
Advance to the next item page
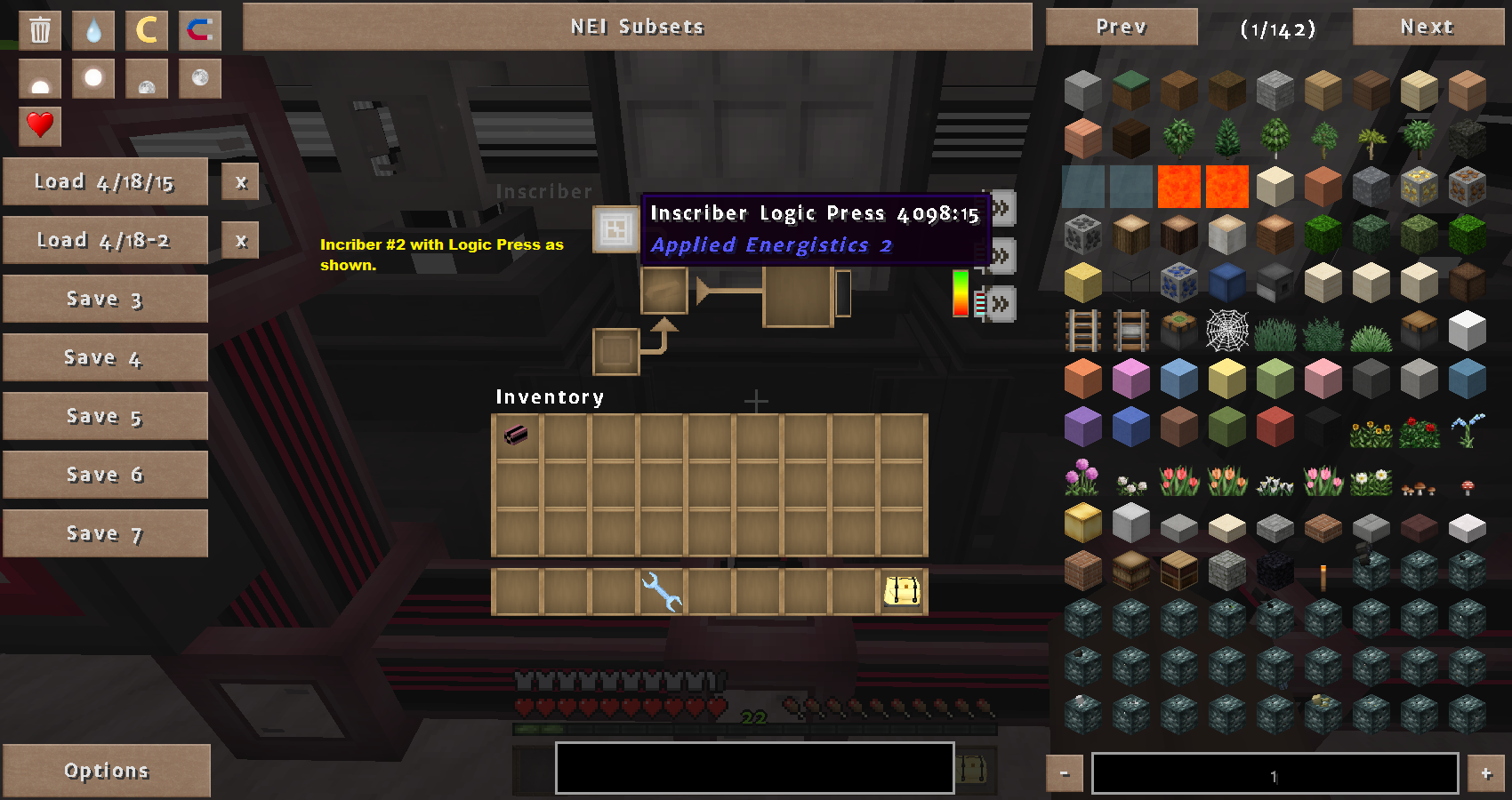(1427, 27)
